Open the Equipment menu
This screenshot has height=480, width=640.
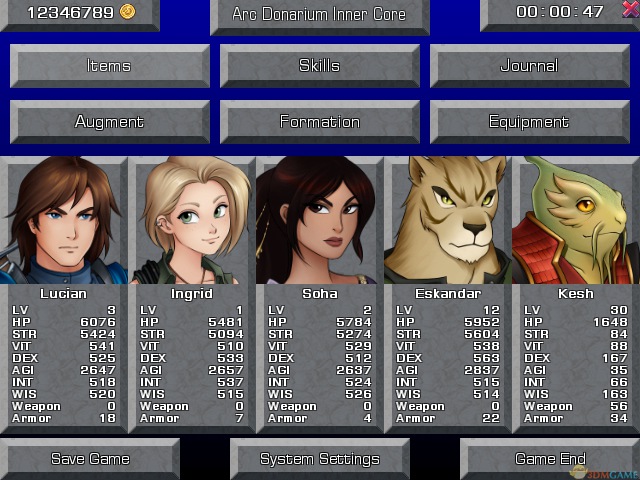529,122
